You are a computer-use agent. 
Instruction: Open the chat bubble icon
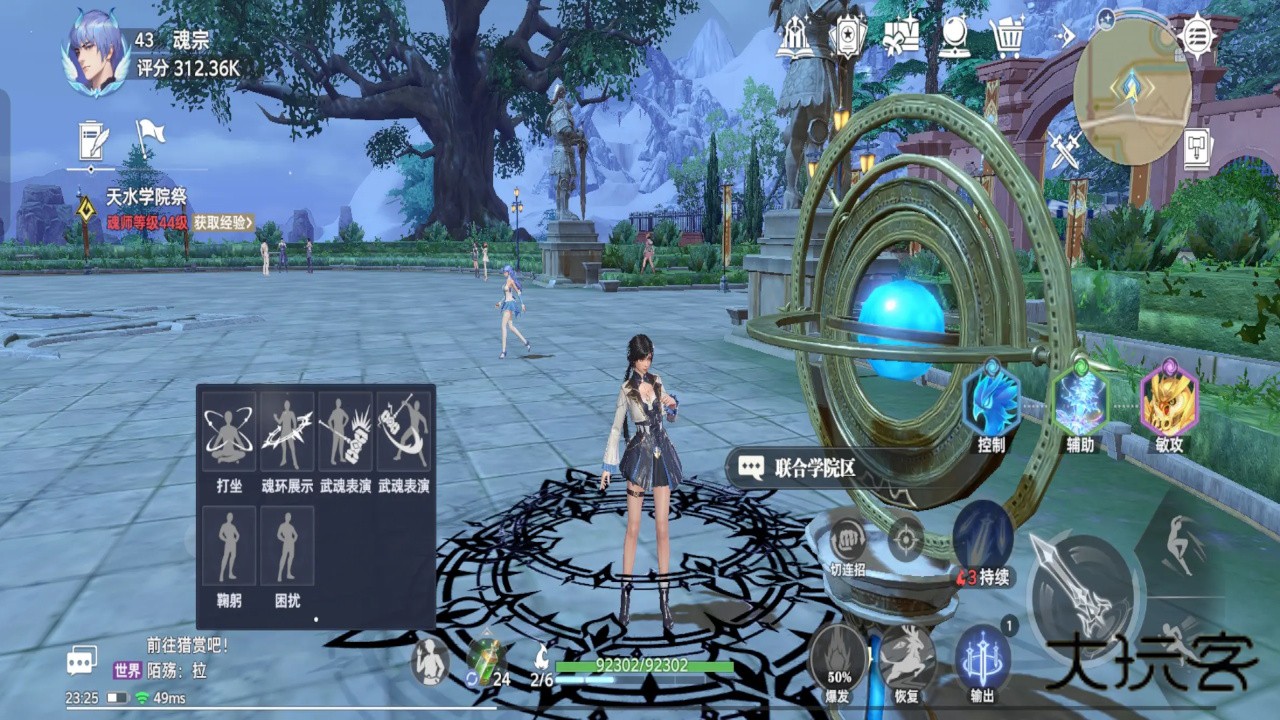pos(81,660)
